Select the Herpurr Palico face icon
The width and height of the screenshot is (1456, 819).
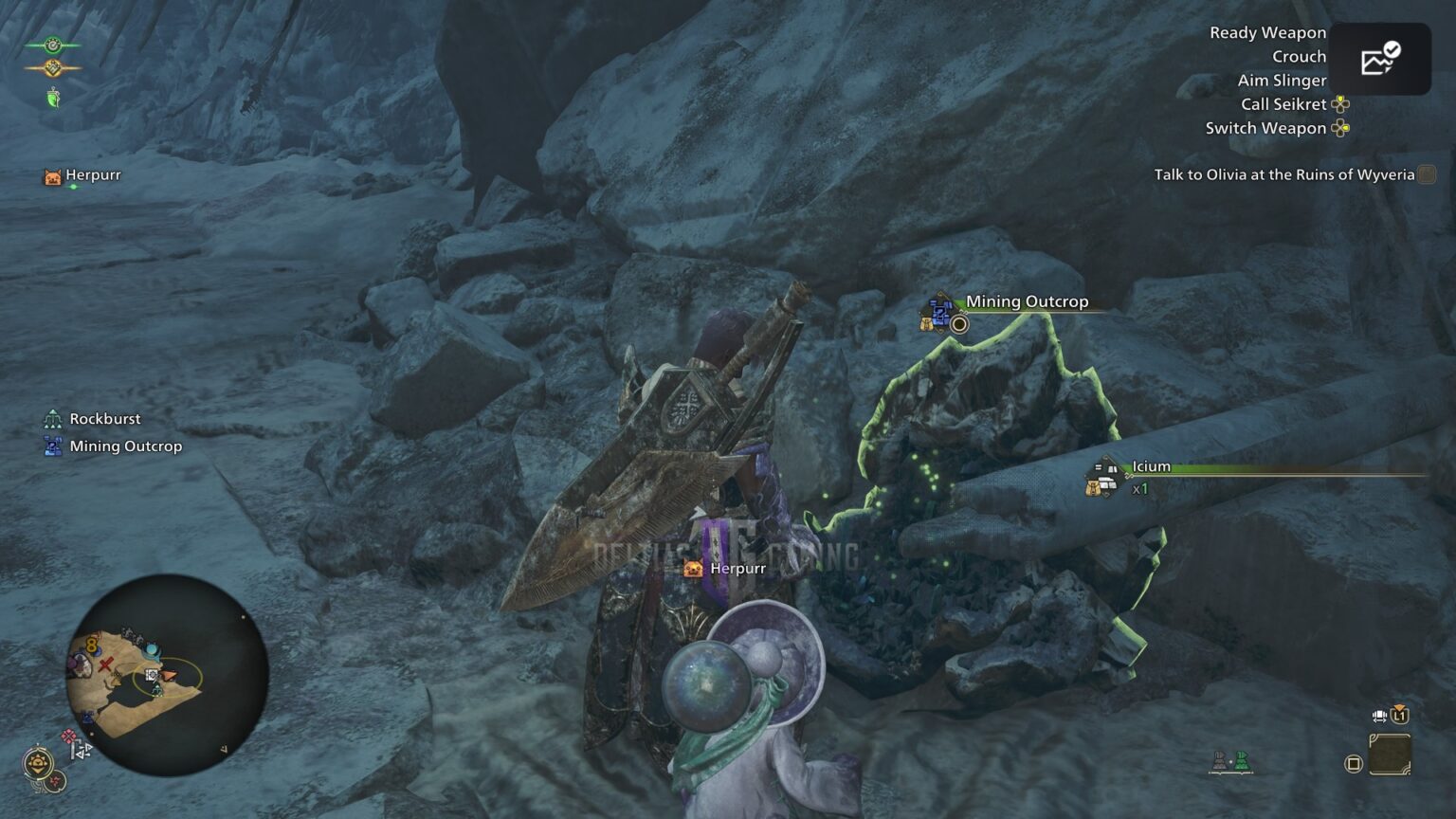click(51, 175)
